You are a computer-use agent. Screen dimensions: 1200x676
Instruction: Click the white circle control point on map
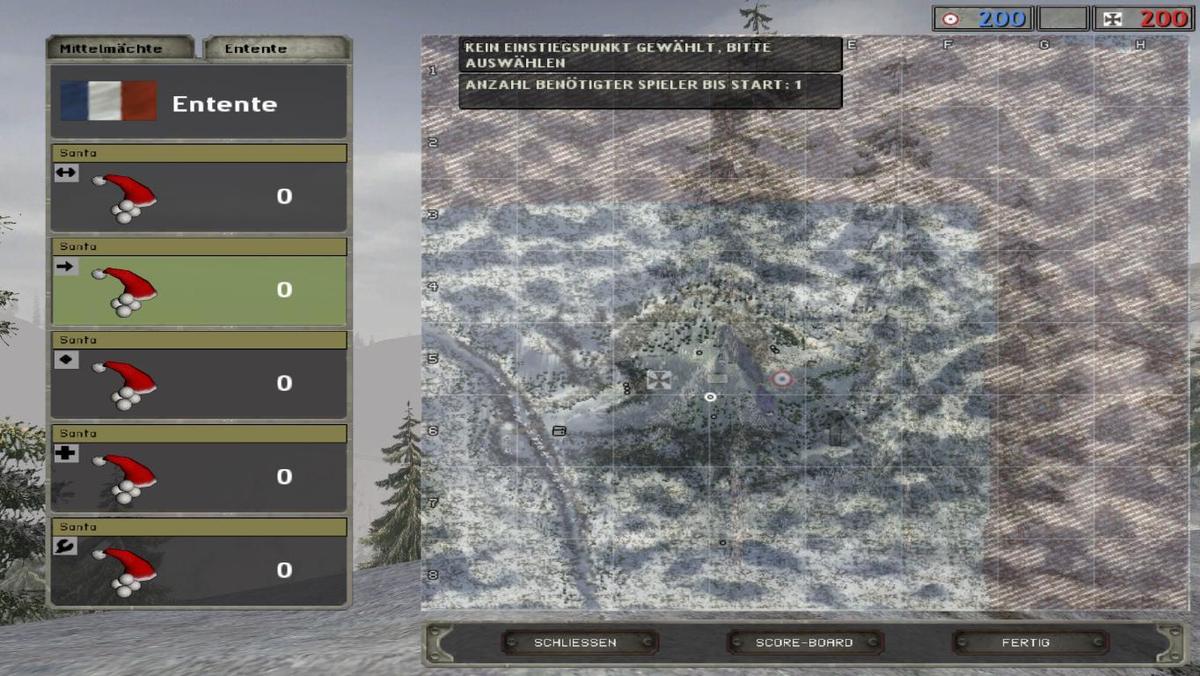710,397
